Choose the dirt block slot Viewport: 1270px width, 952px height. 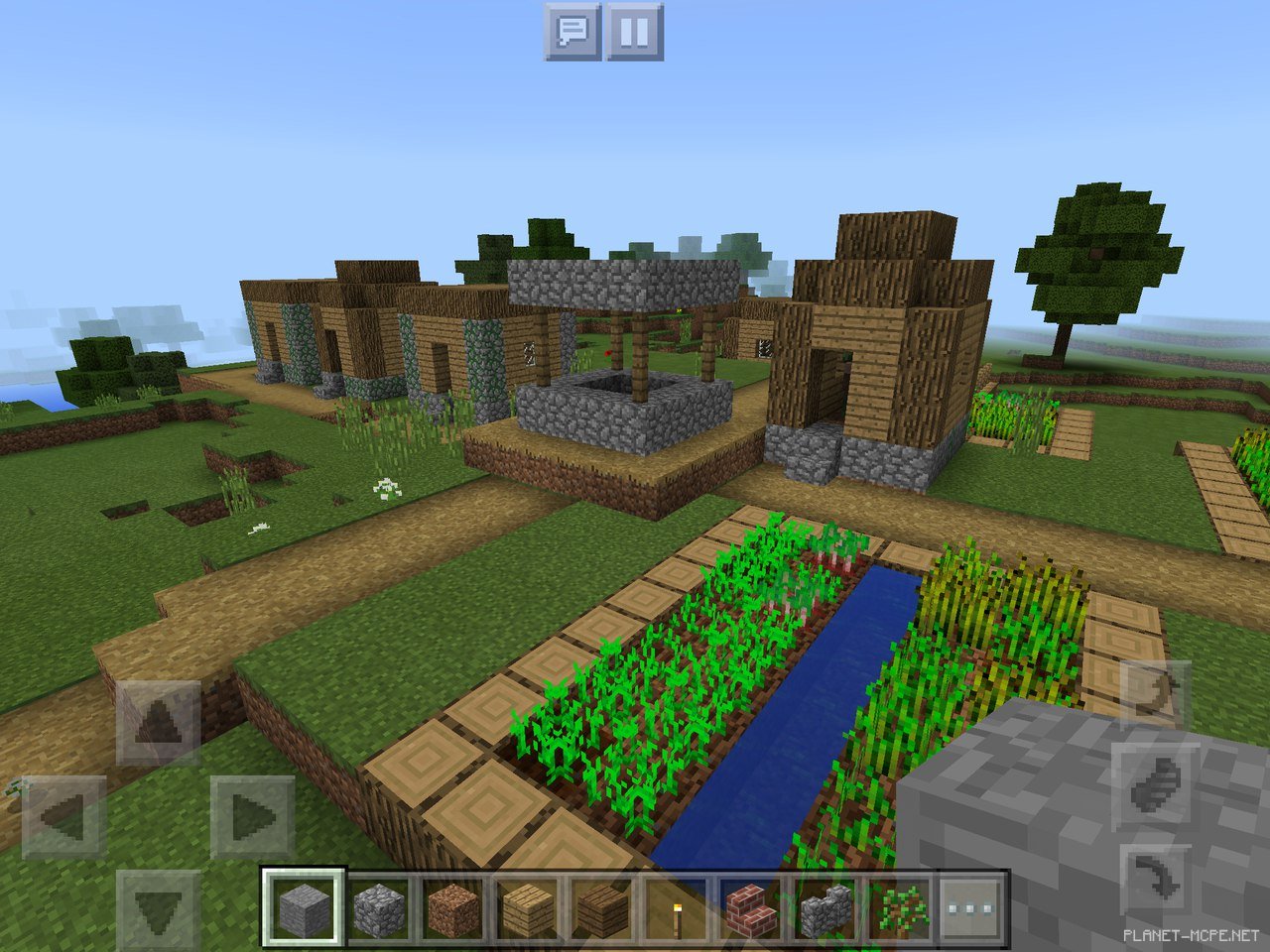tap(452, 907)
